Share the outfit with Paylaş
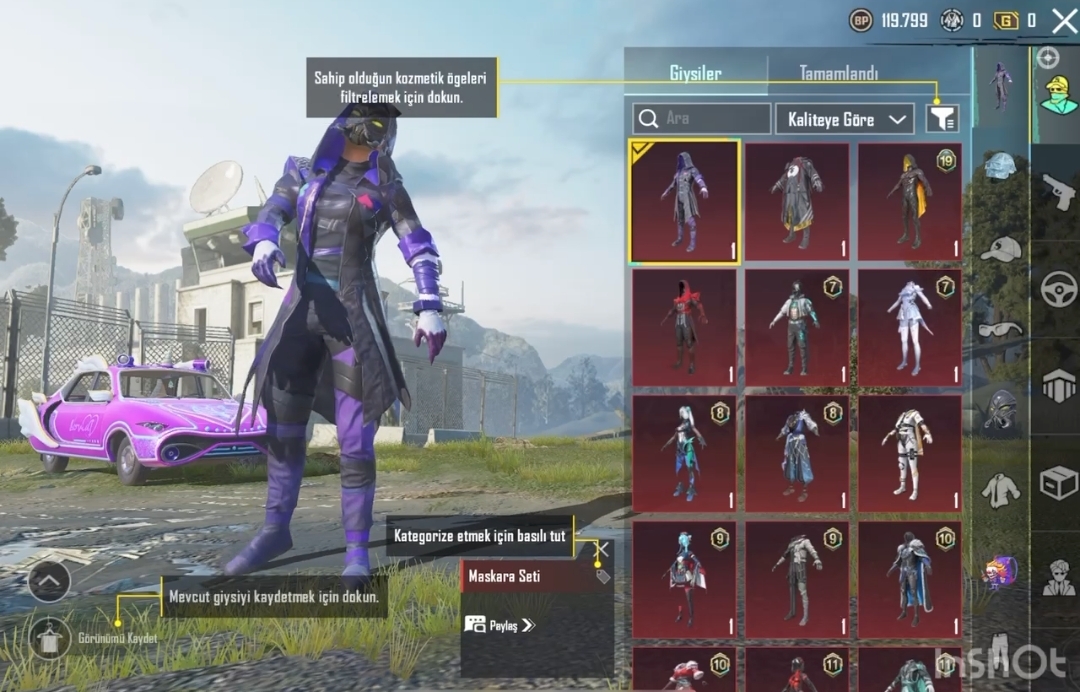This screenshot has height=692, width=1080. (x=500, y=625)
